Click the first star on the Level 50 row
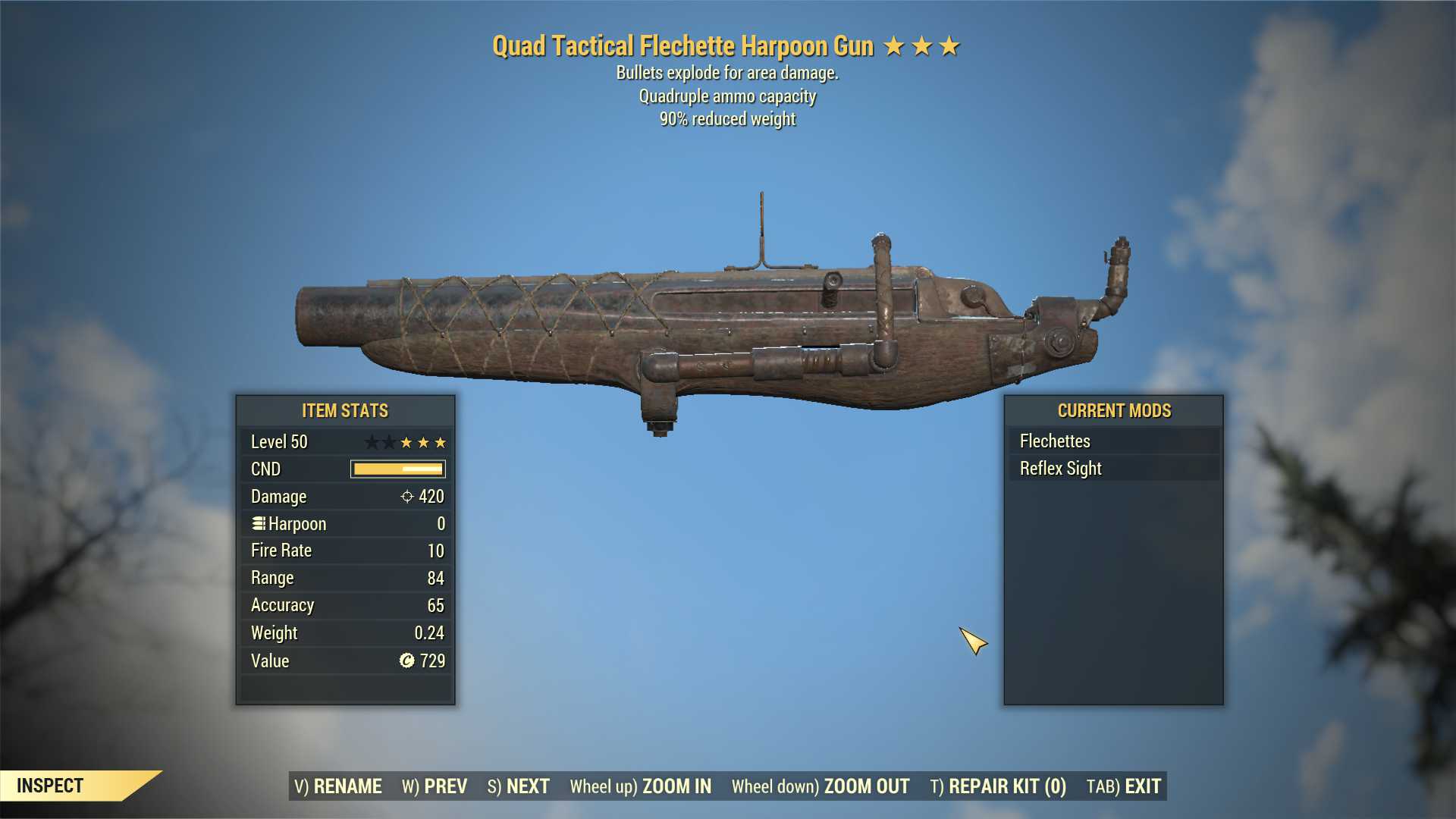This screenshot has height=819, width=1456. [x=372, y=441]
